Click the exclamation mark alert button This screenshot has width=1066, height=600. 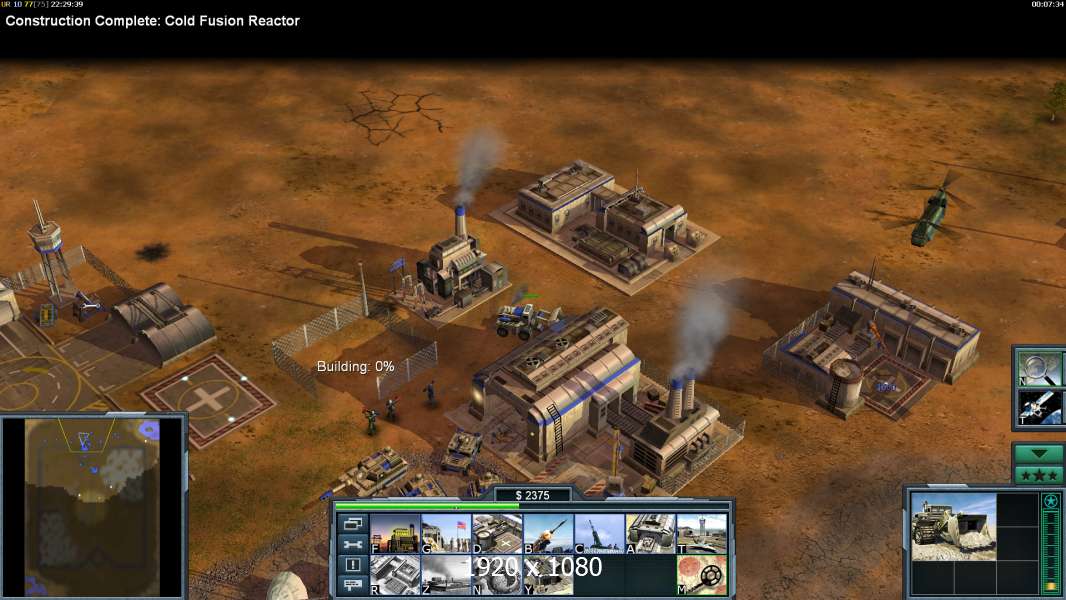tap(352, 565)
